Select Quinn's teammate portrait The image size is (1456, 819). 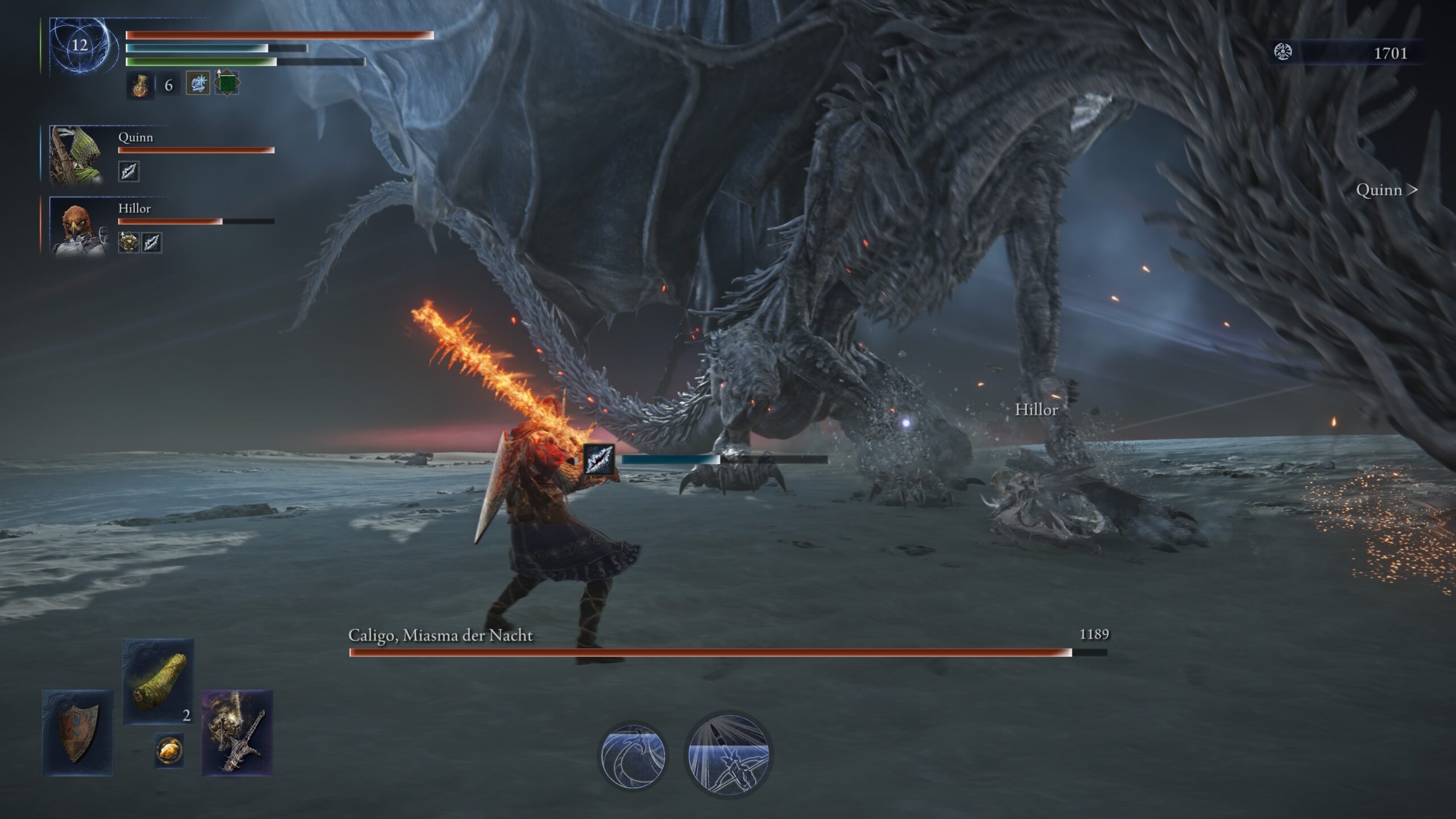(76, 155)
